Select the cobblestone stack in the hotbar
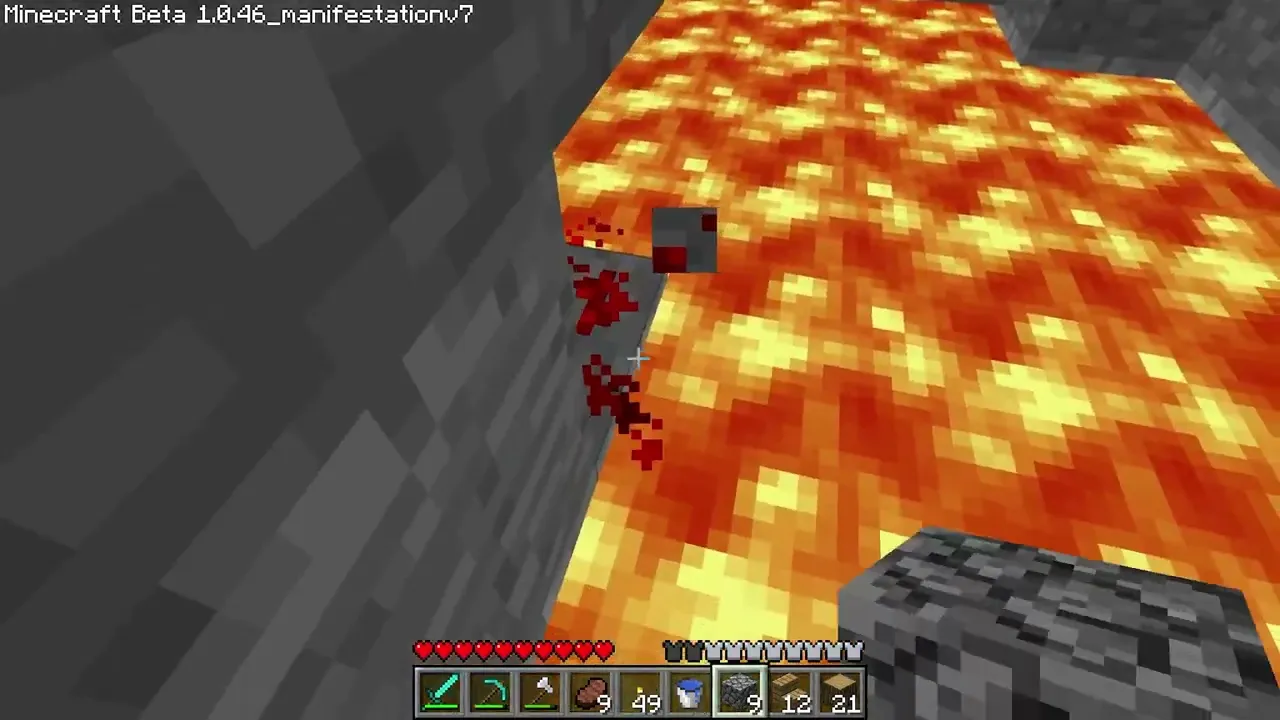Viewport: 1280px width, 720px height. (x=741, y=693)
